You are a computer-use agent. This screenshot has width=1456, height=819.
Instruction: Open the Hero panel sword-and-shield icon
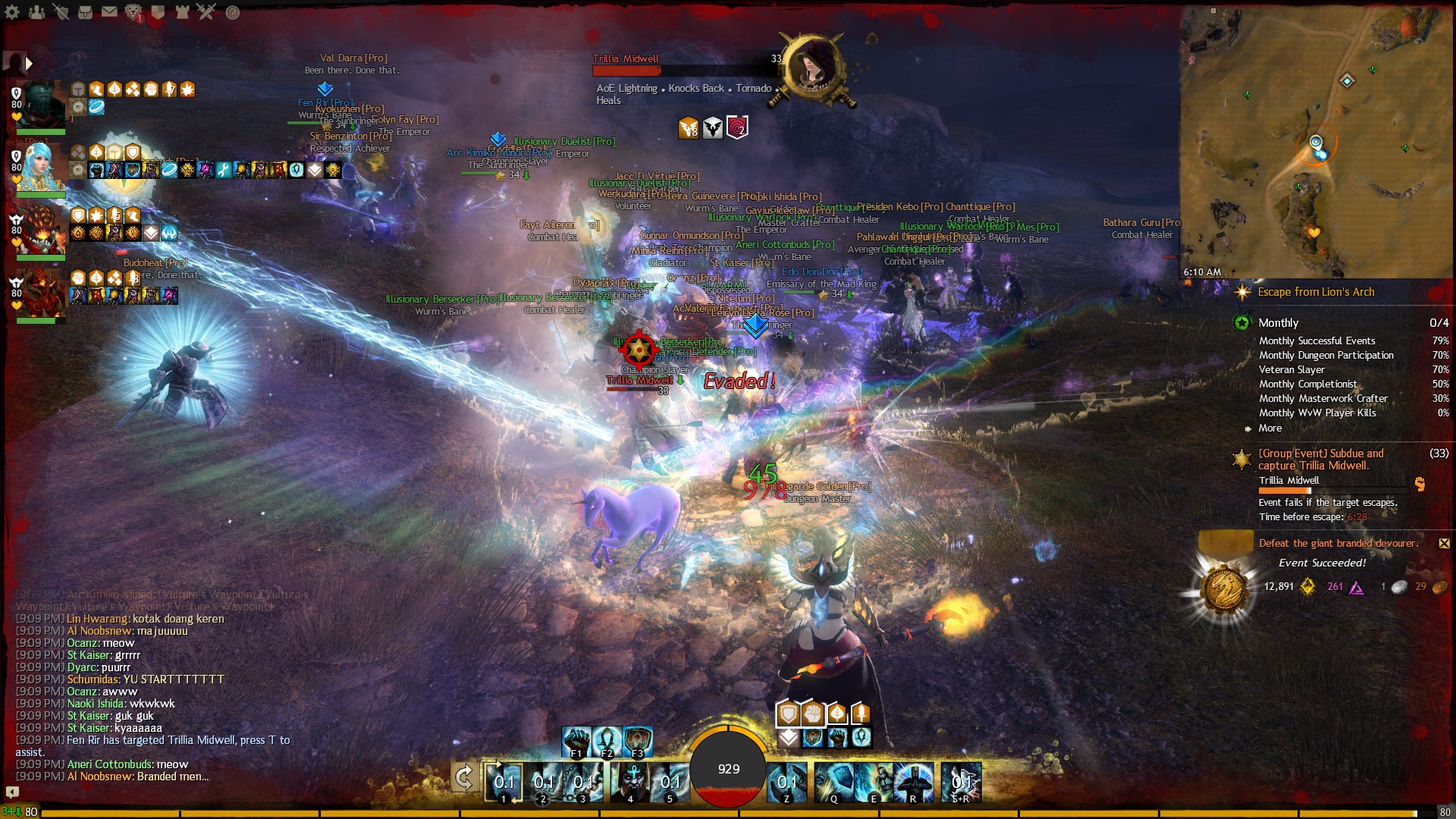[x=61, y=12]
